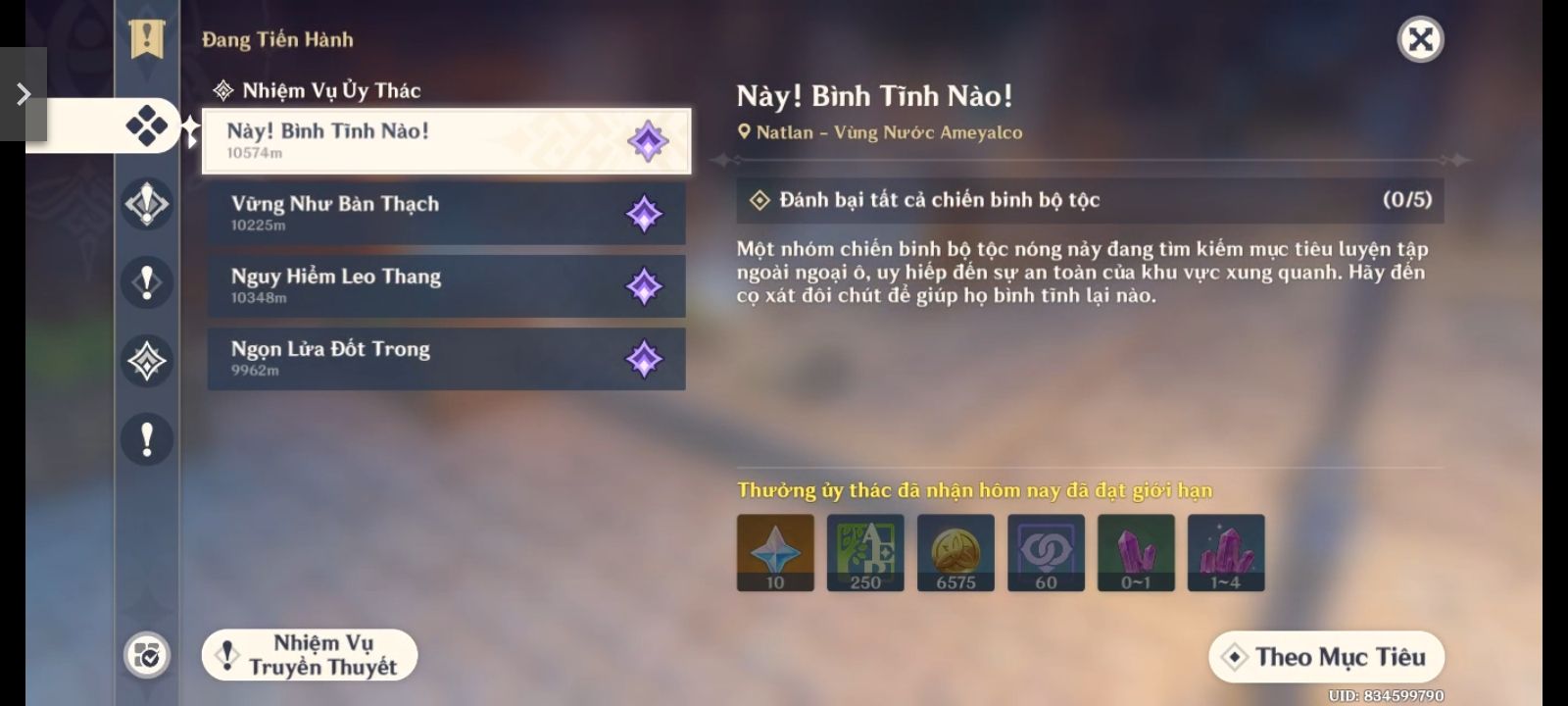The width and height of the screenshot is (1568, 706).
Task: Select the "Này! Bình Tĩnh Nào!" commission
Action: (446, 141)
